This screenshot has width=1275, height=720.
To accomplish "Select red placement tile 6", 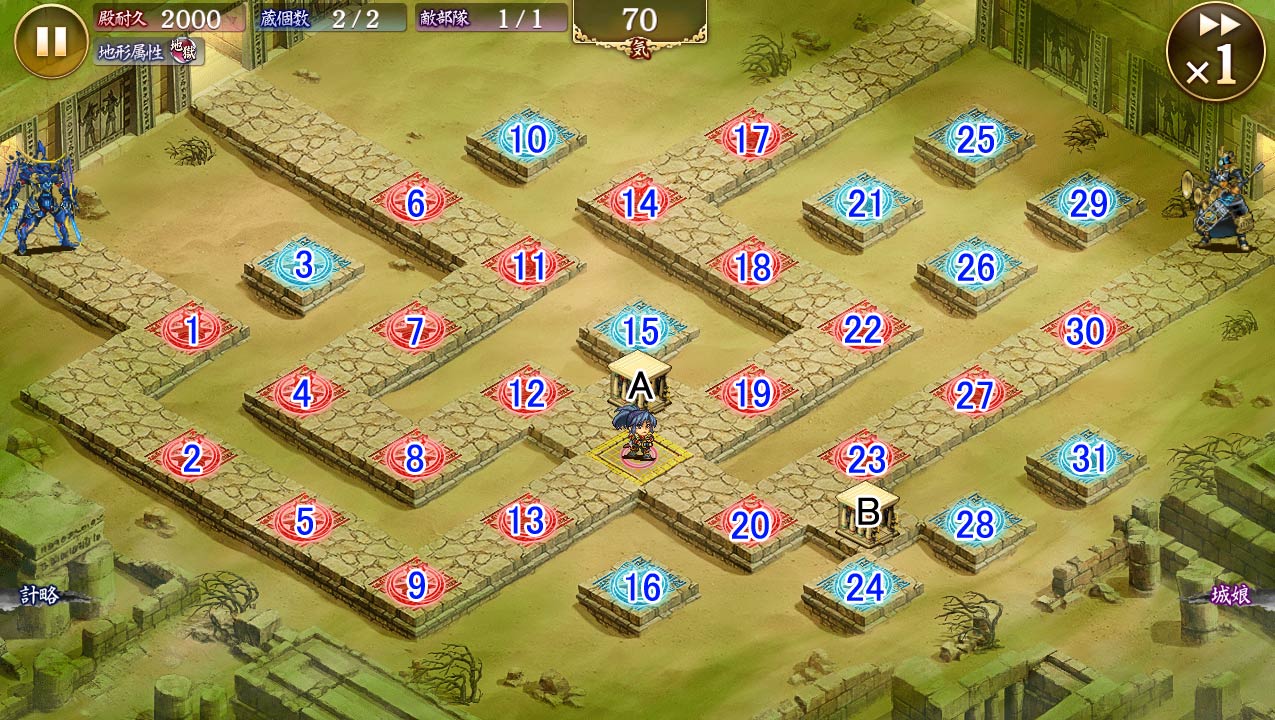I will (415, 204).
